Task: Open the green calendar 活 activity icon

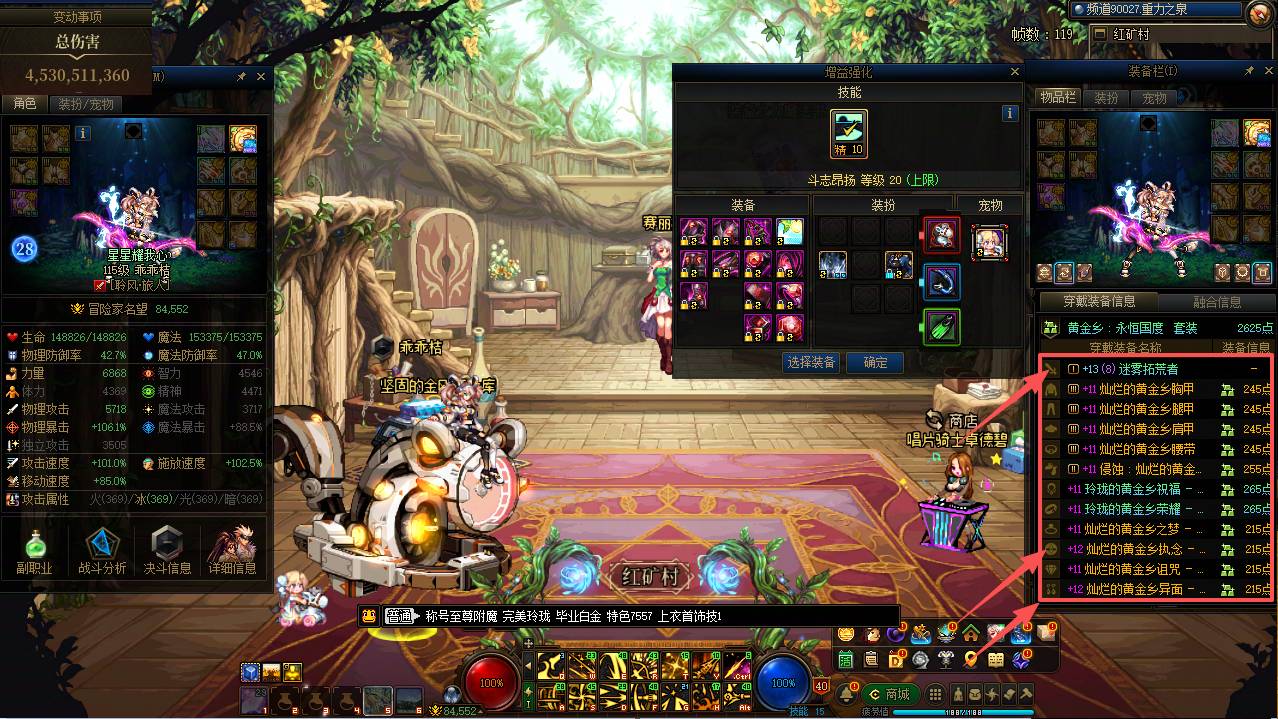Action: coord(846,659)
